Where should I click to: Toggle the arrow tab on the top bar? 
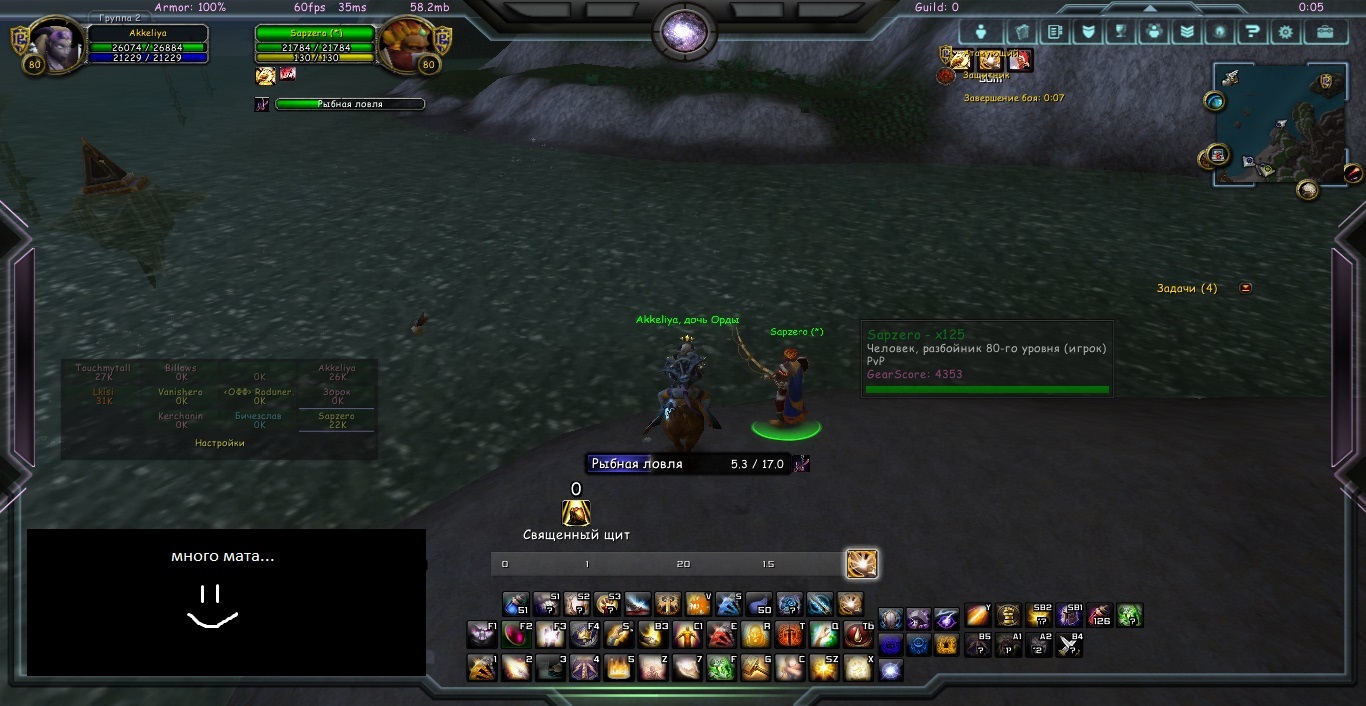pos(1150,8)
